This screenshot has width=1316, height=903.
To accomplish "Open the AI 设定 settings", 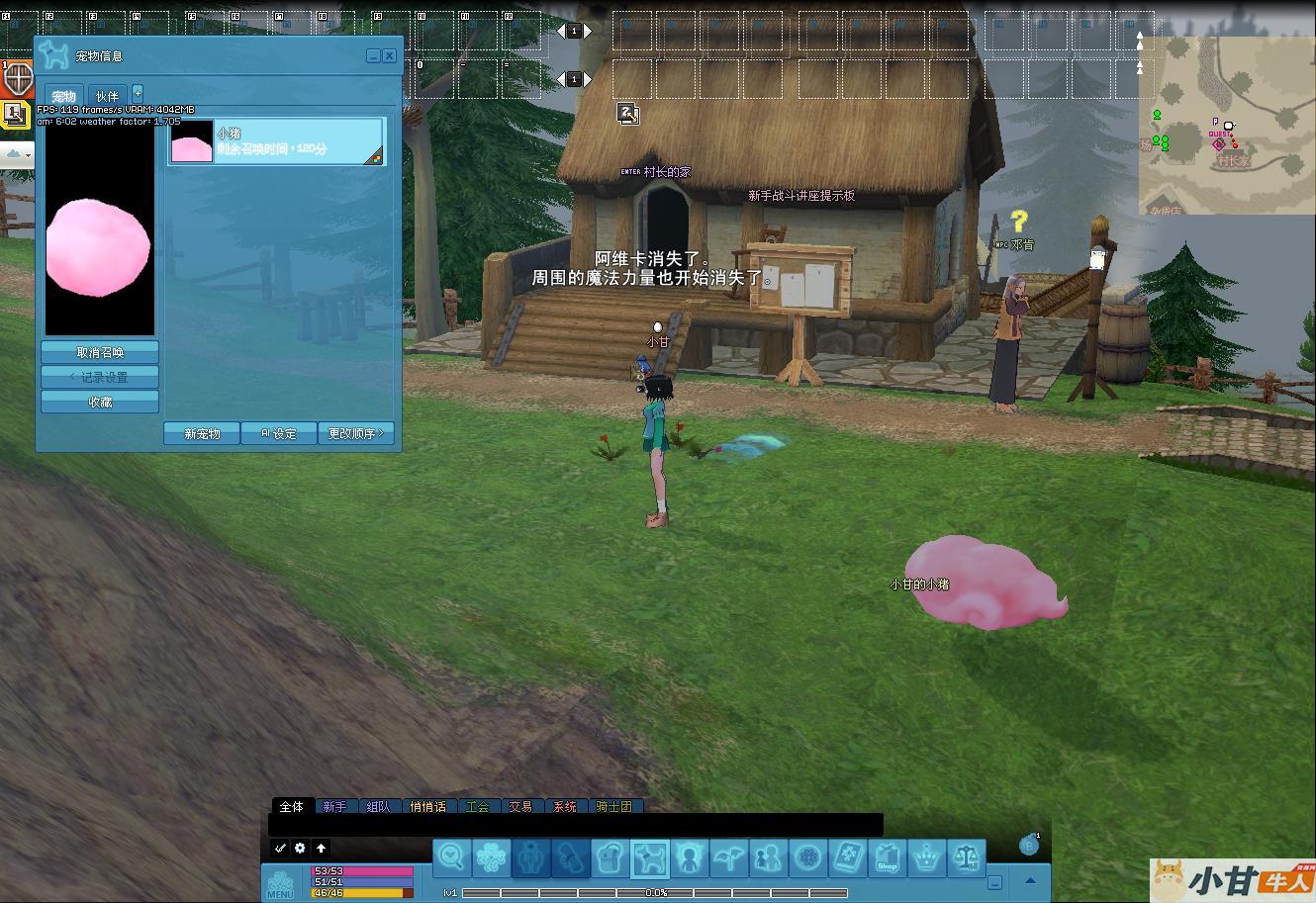I will point(279,433).
